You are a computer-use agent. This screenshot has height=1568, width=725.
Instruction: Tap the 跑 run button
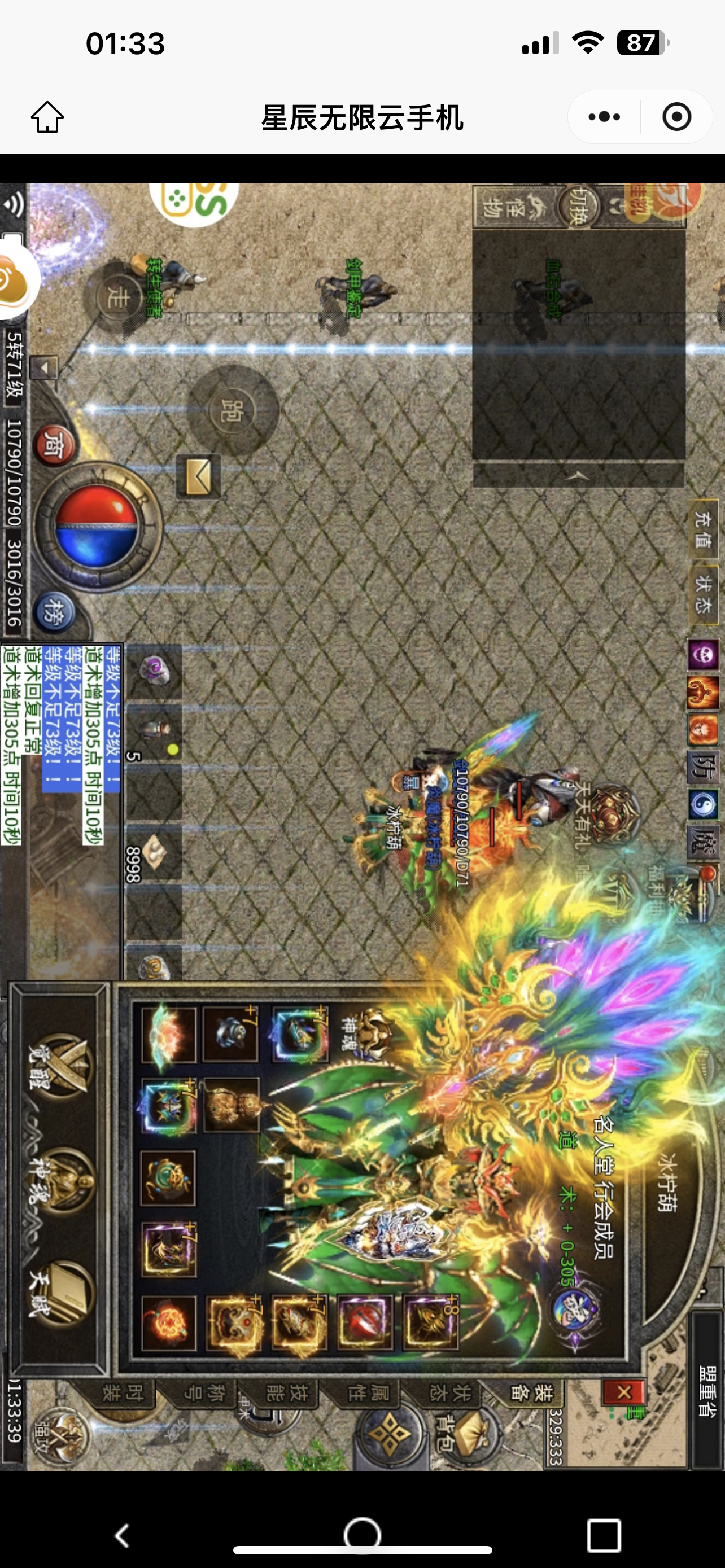click(233, 411)
